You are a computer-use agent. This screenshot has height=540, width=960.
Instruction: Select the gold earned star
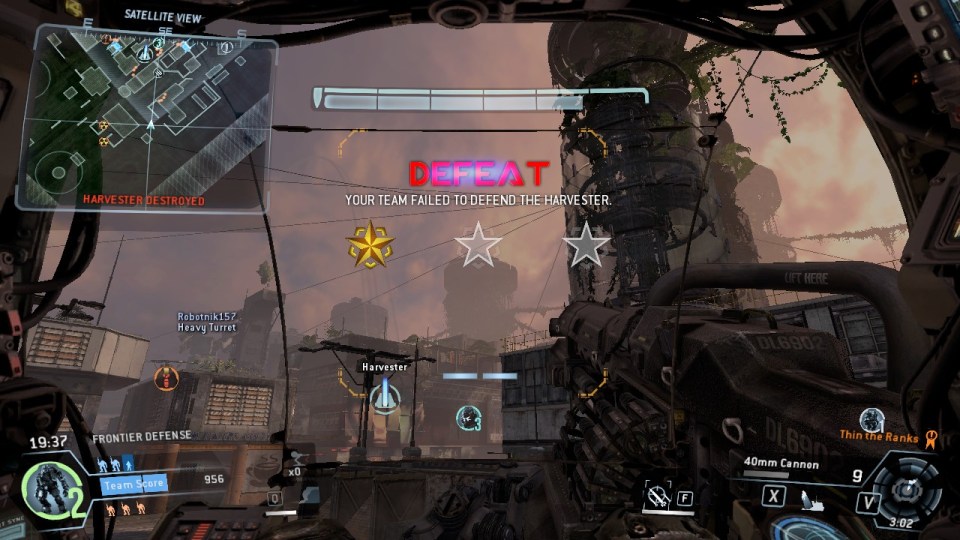[x=369, y=244]
